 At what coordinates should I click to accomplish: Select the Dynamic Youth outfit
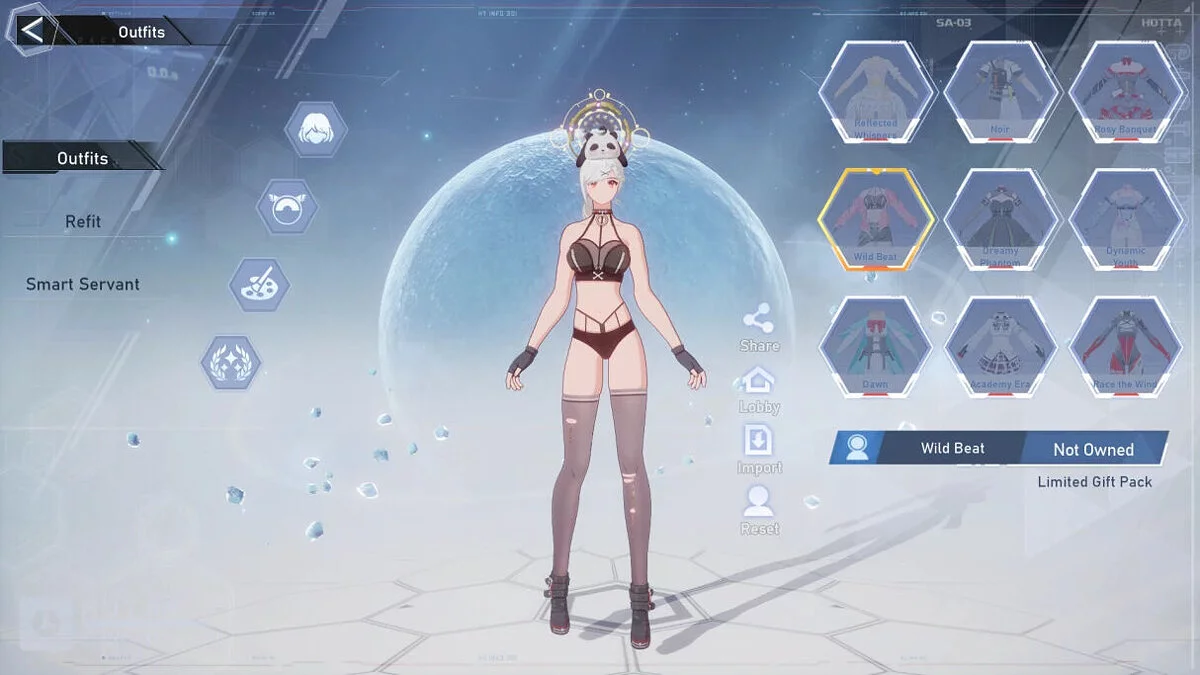1126,220
